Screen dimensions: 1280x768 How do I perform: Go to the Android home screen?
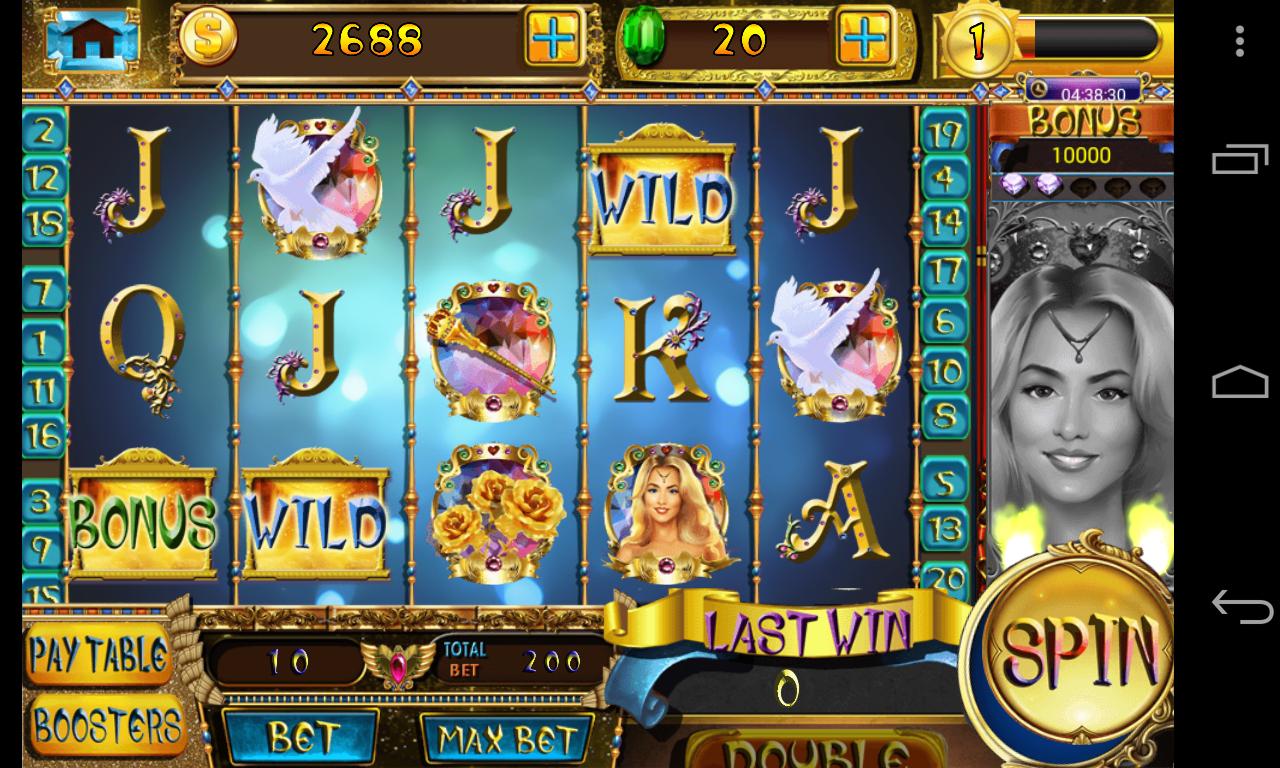pos(1240,383)
